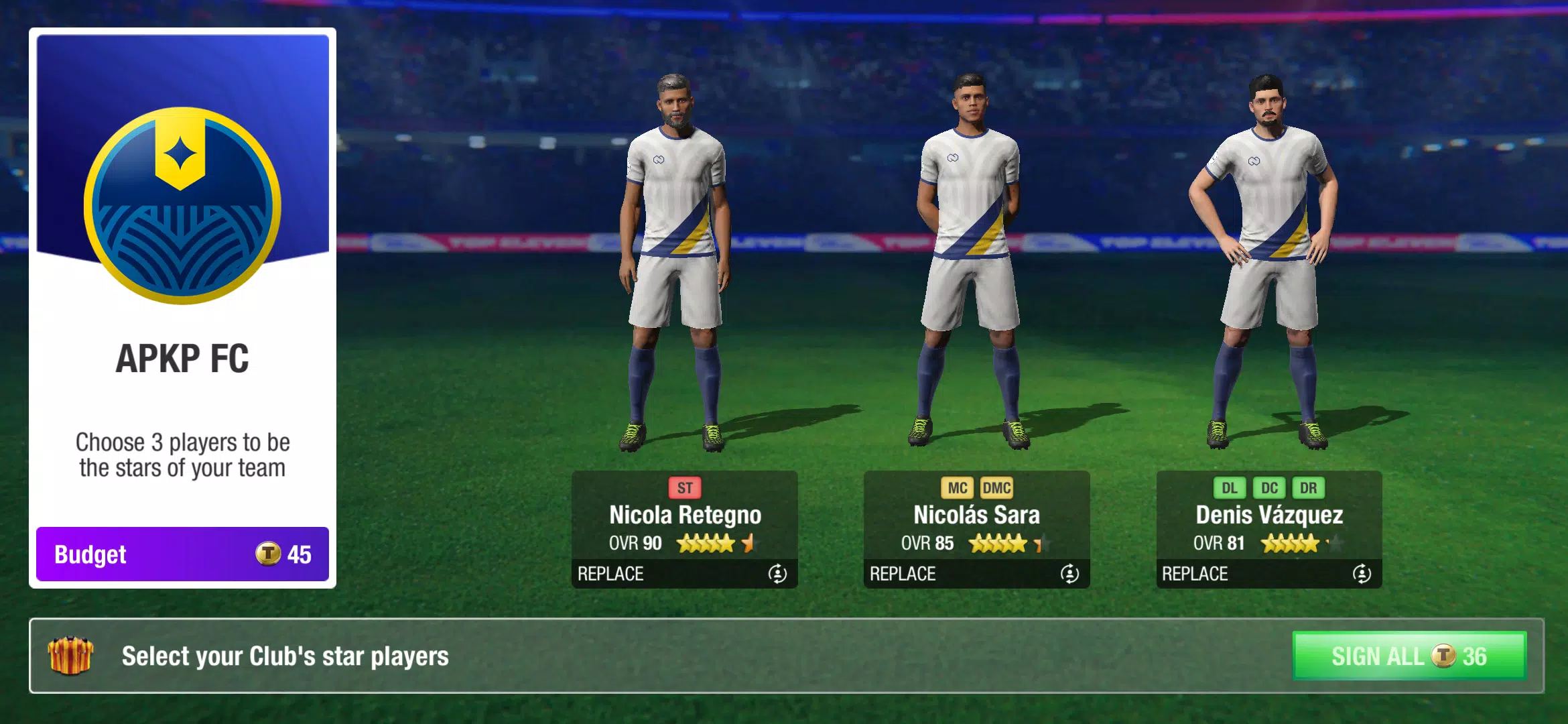
Task: Open Replace options for Denis Vázquez
Action: pyautogui.click(x=1194, y=574)
